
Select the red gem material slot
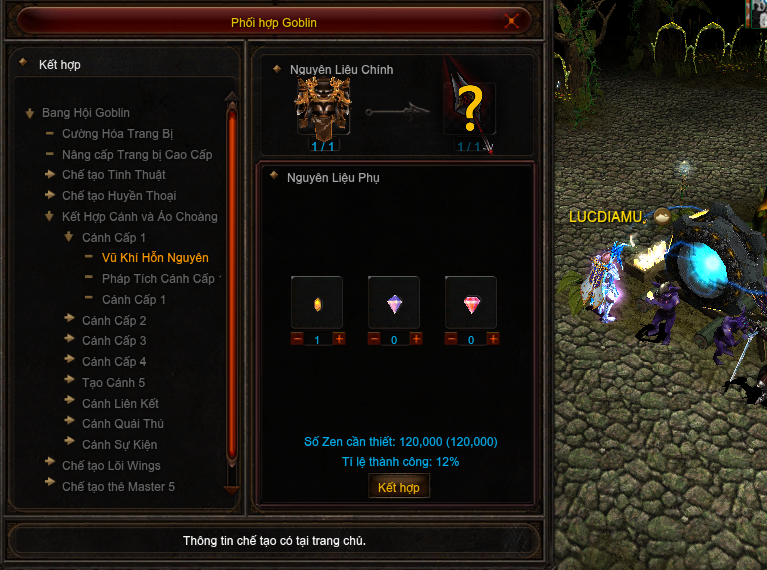(x=470, y=303)
